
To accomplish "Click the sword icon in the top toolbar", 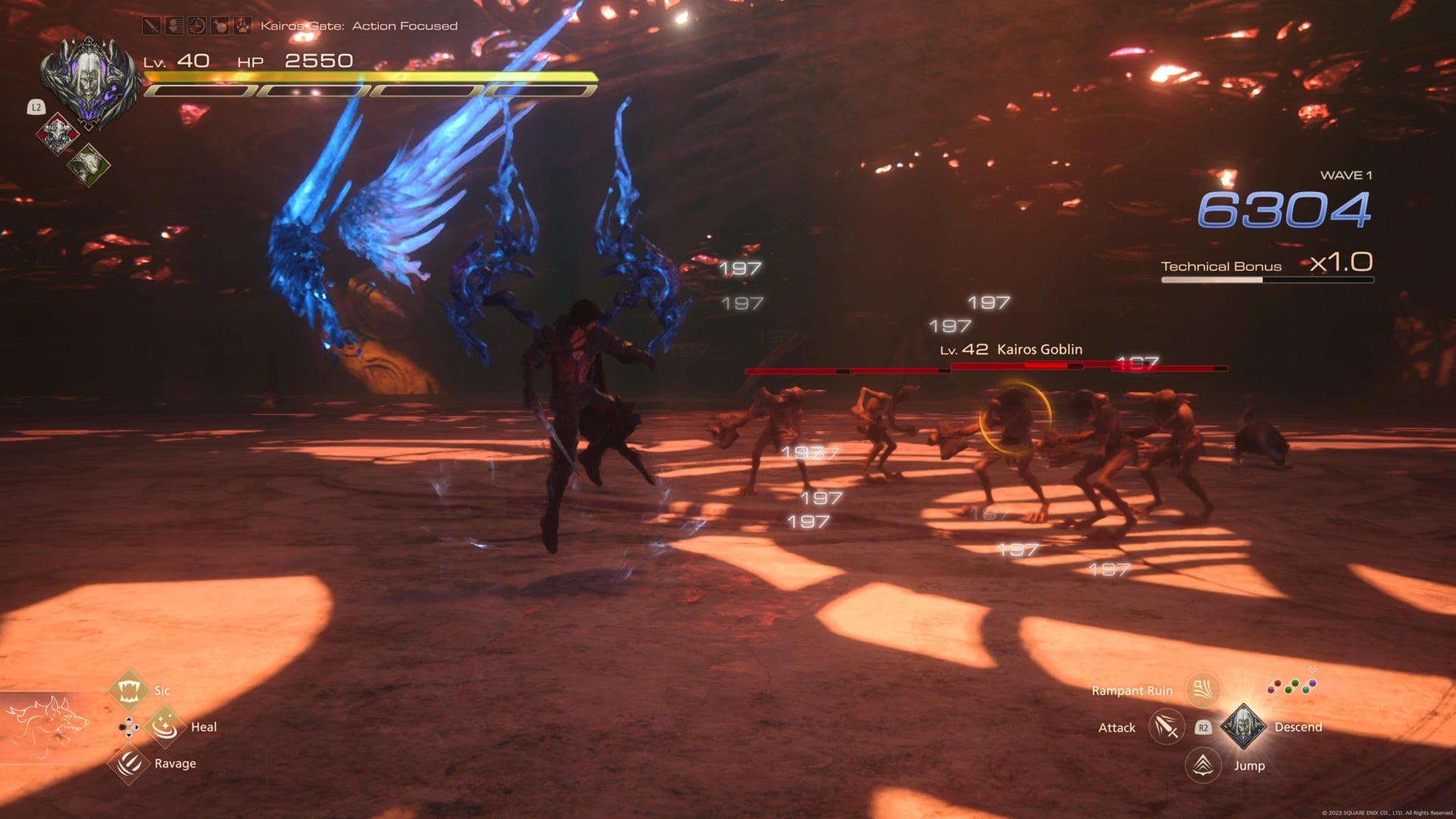I will (152, 25).
